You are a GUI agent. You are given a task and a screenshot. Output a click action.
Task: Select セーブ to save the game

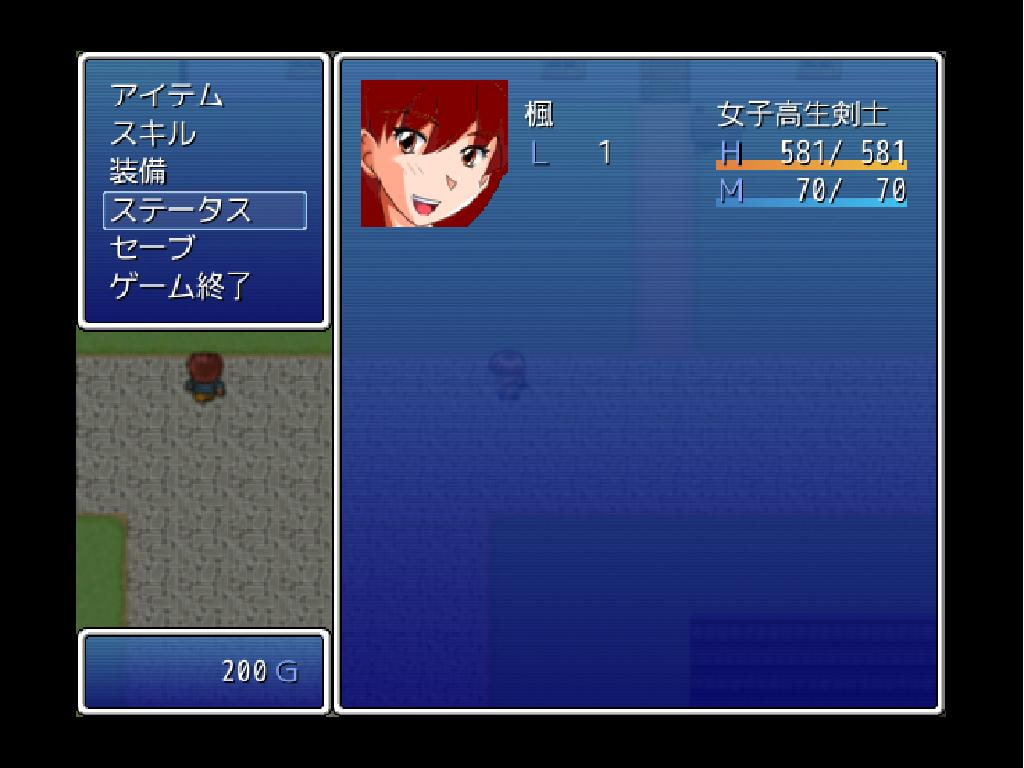153,249
